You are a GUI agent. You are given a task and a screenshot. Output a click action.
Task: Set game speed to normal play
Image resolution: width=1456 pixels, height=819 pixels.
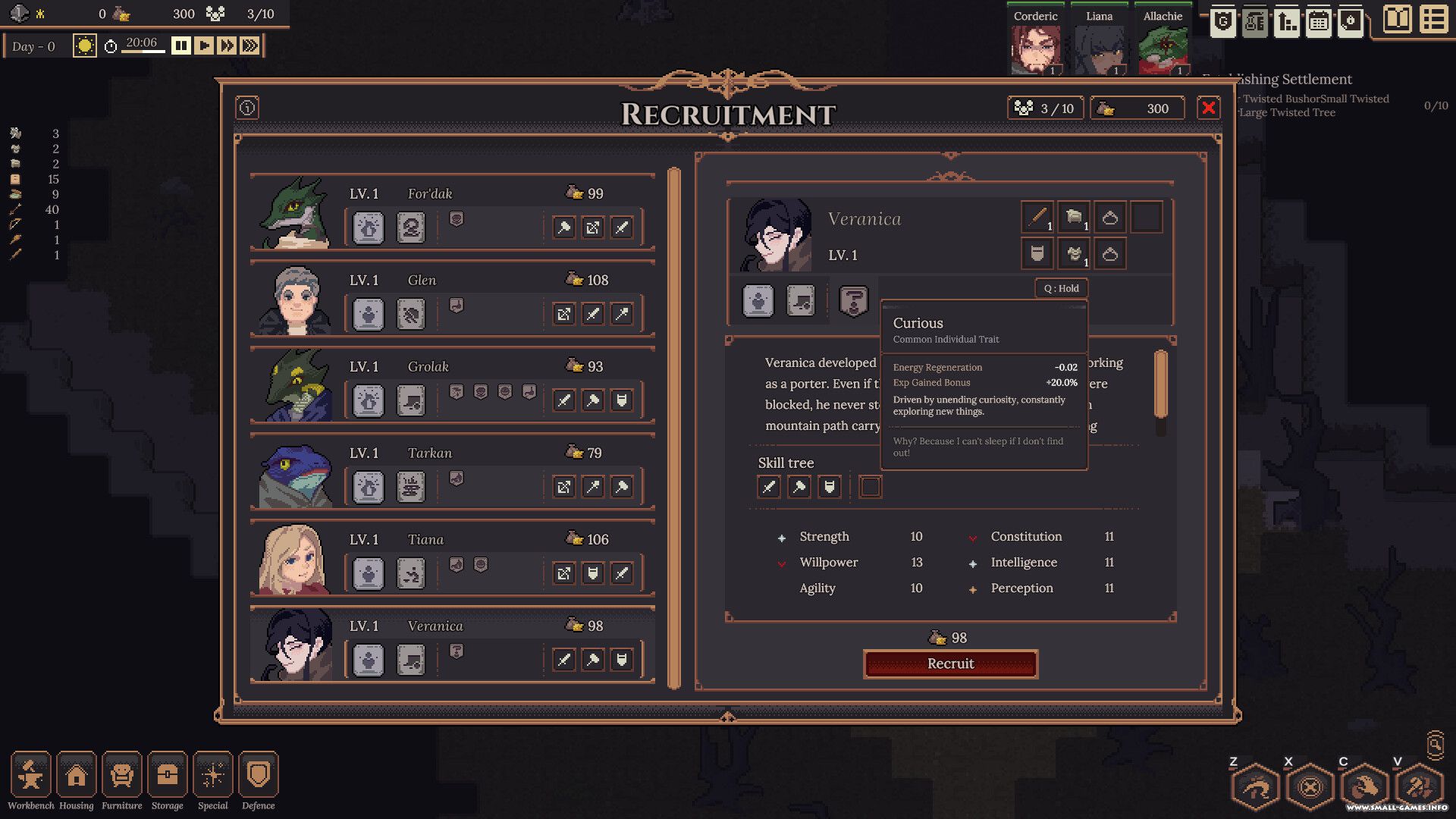point(203,46)
